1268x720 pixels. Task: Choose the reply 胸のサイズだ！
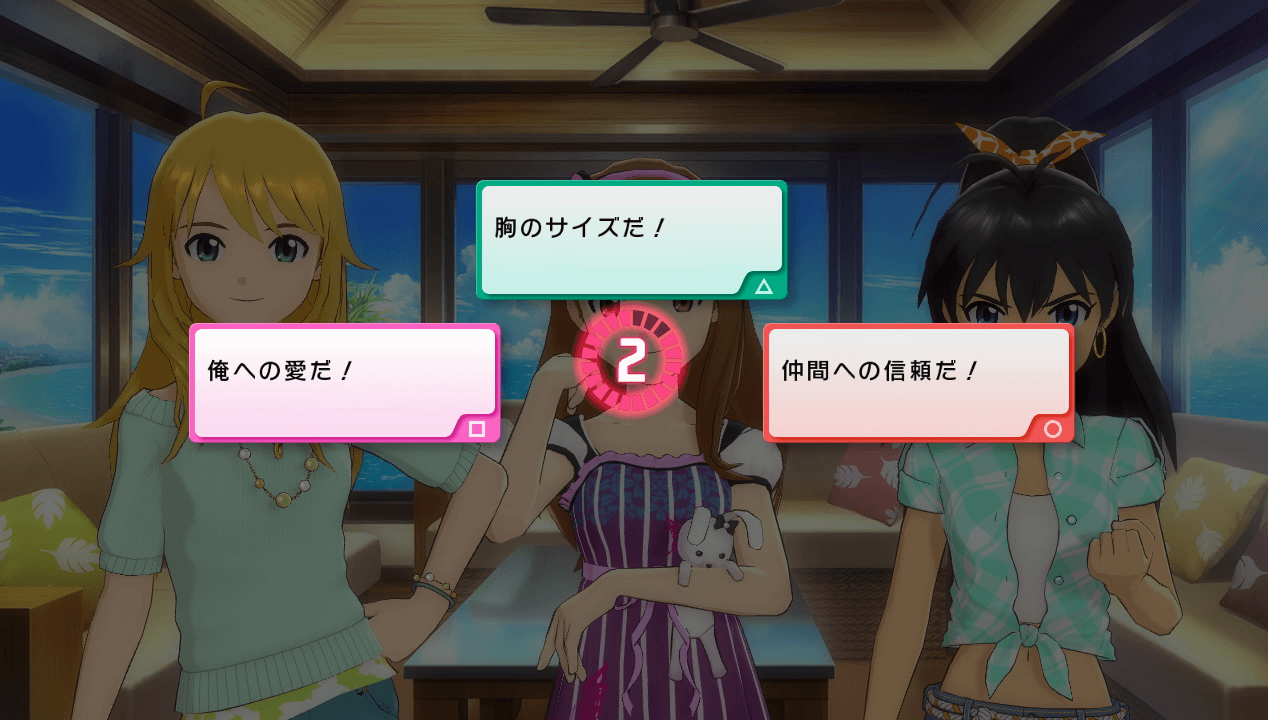(x=631, y=239)
